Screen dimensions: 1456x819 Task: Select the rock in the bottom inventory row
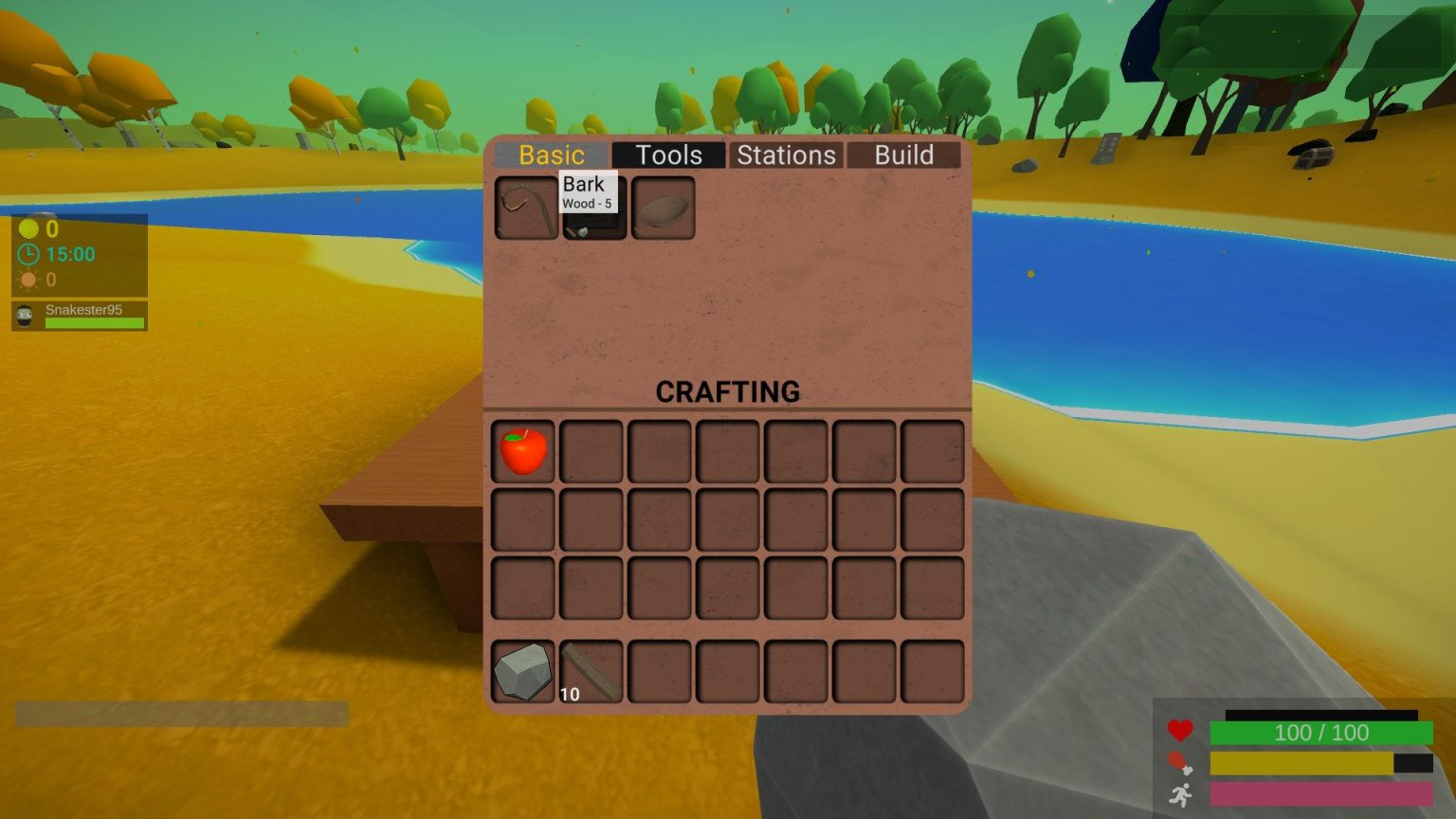[522, 672]
